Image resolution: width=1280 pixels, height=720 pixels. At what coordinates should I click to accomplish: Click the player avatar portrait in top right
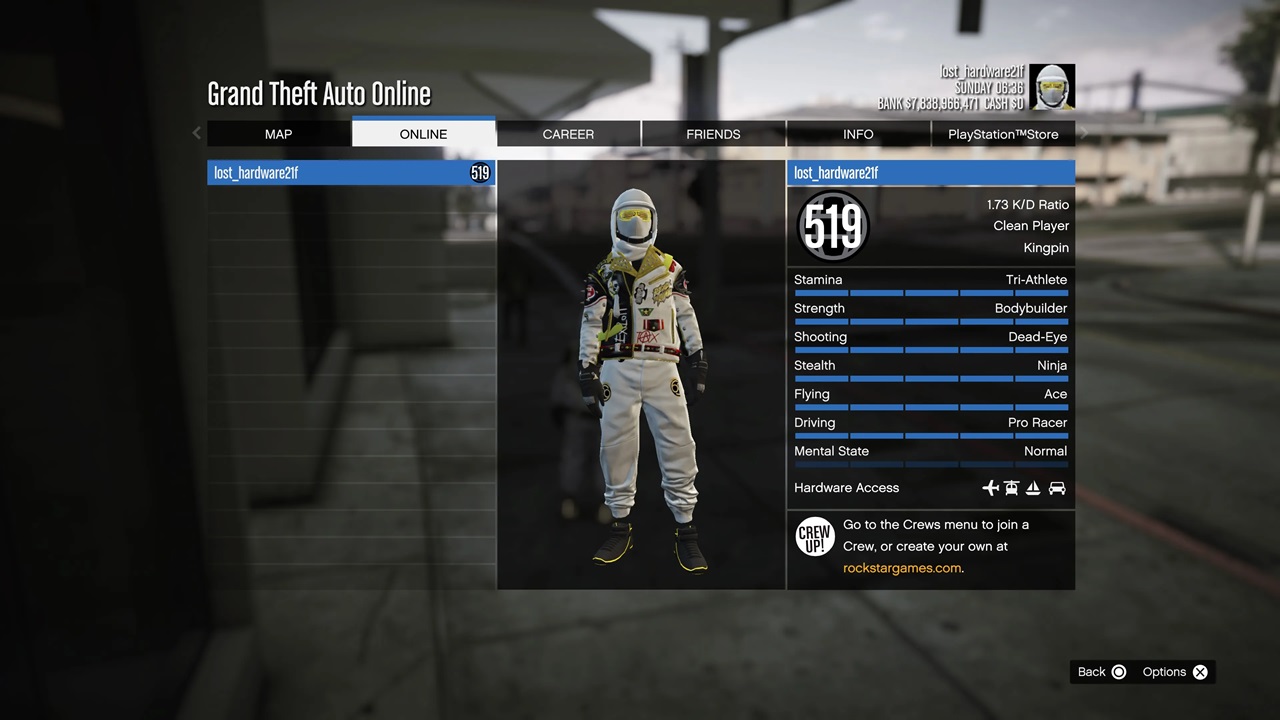[1054, 87]
